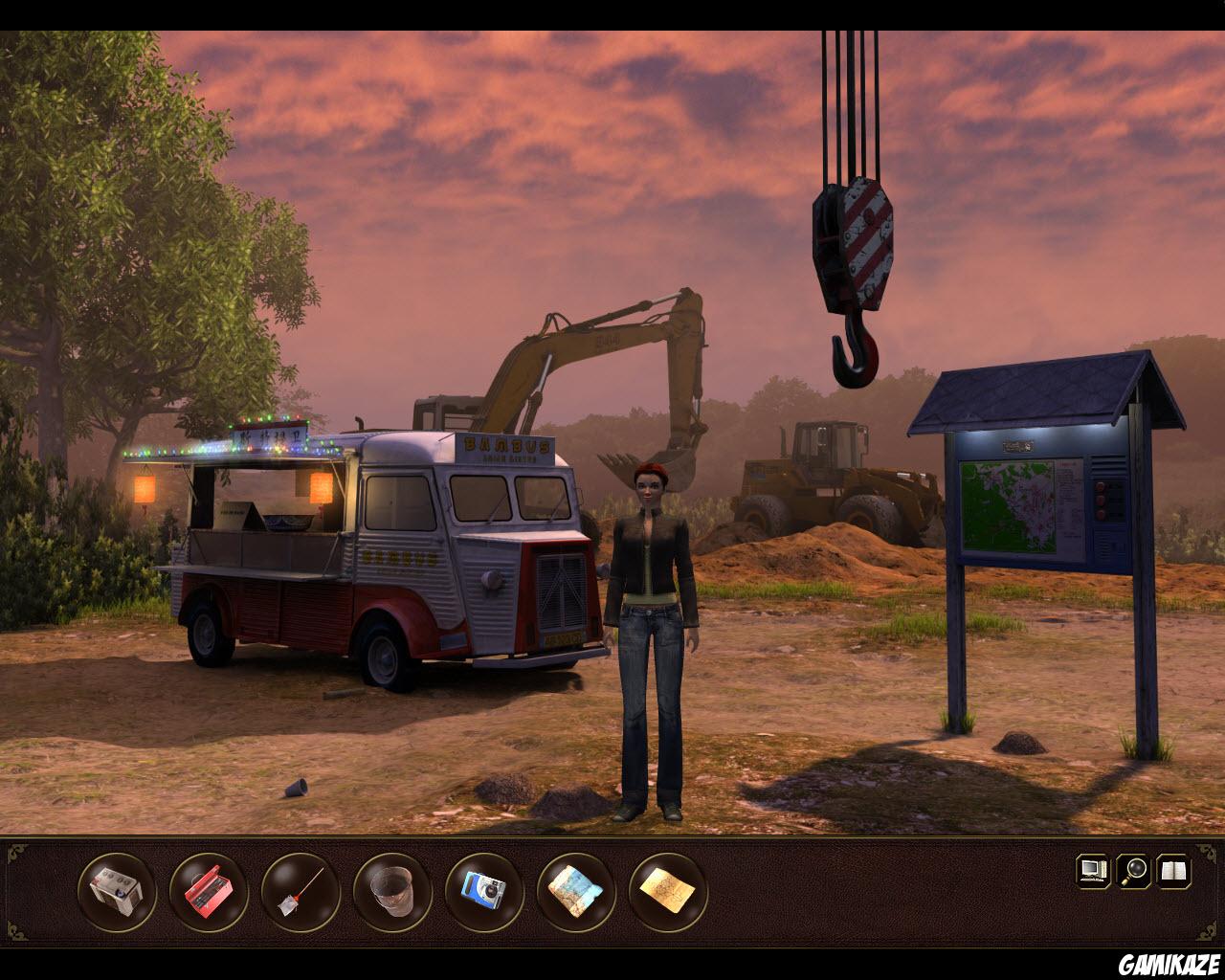
Task: Choose the red-handled trowel item
Action: click(301, 892)
